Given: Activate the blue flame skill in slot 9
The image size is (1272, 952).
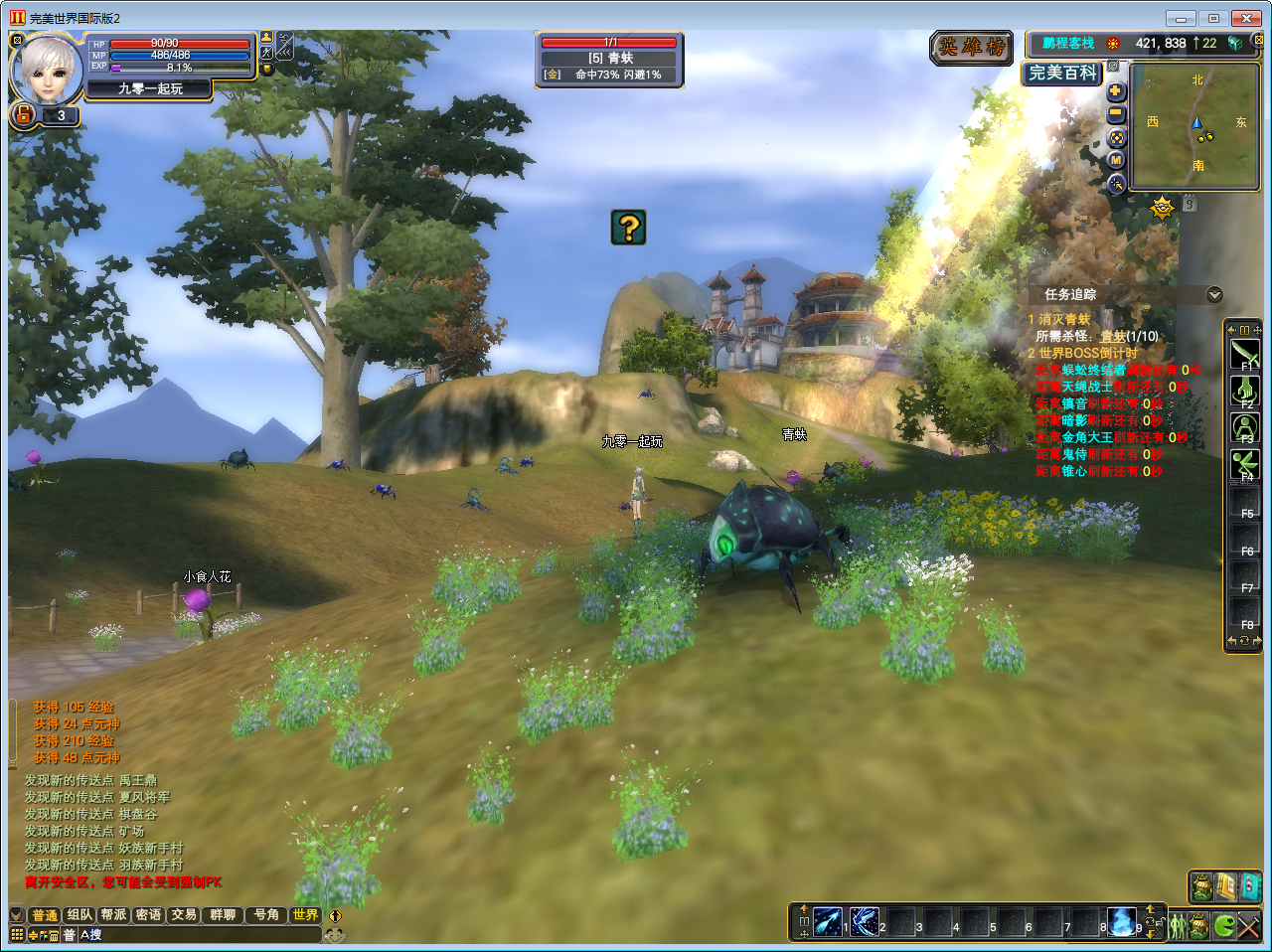Looking at the screenshot, I should click(x=1122, y=922).
